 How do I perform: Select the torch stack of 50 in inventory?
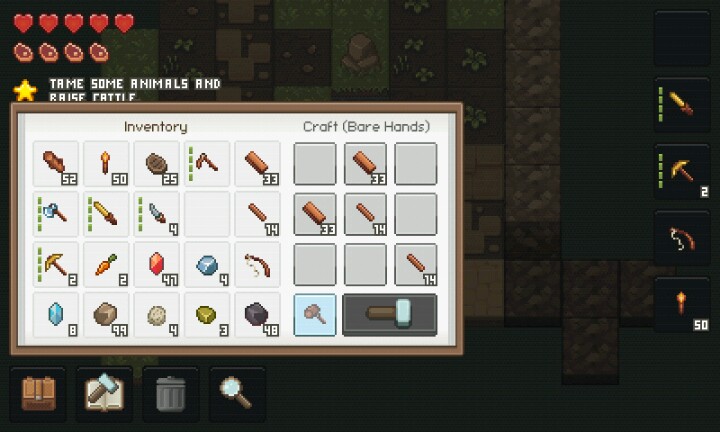tap(106, 164)
